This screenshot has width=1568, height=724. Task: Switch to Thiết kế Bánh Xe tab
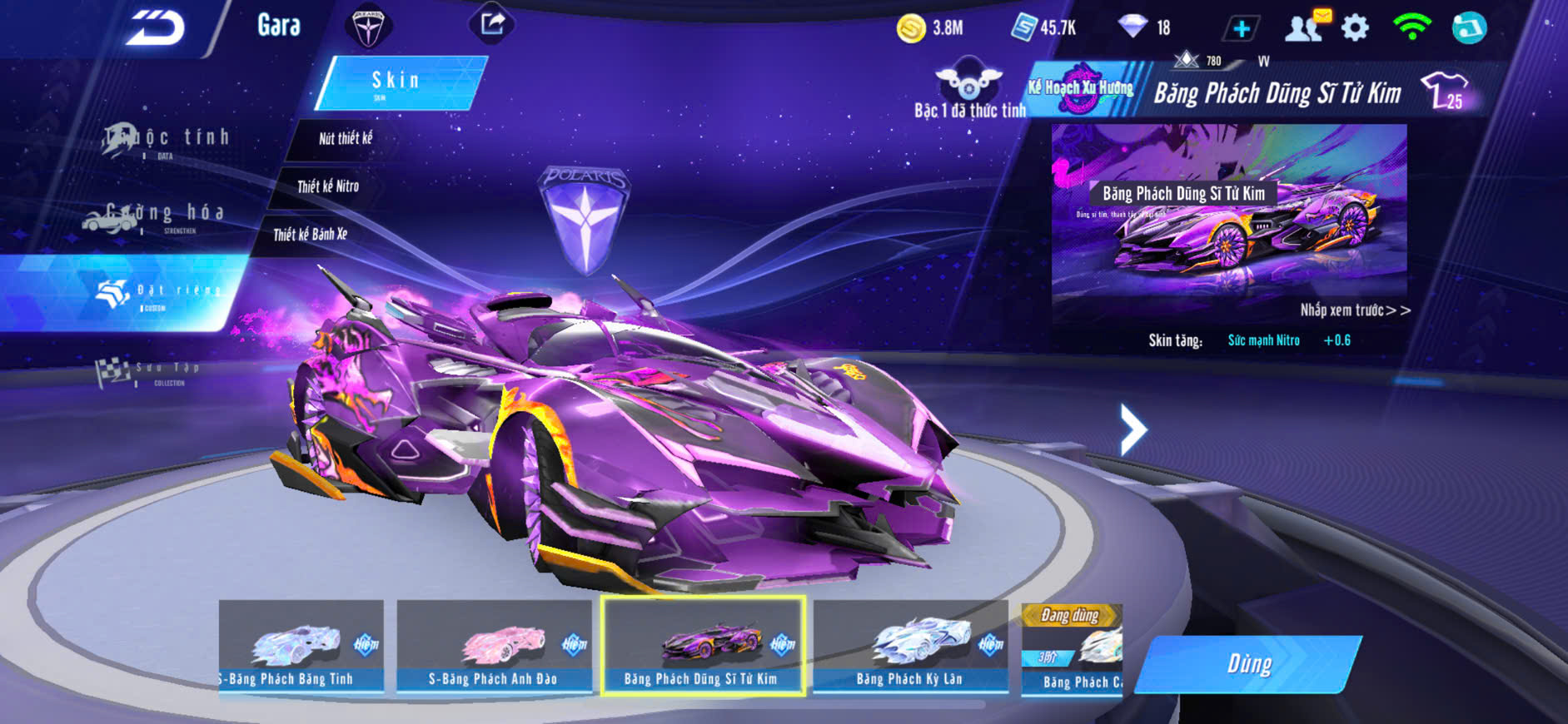311,235
